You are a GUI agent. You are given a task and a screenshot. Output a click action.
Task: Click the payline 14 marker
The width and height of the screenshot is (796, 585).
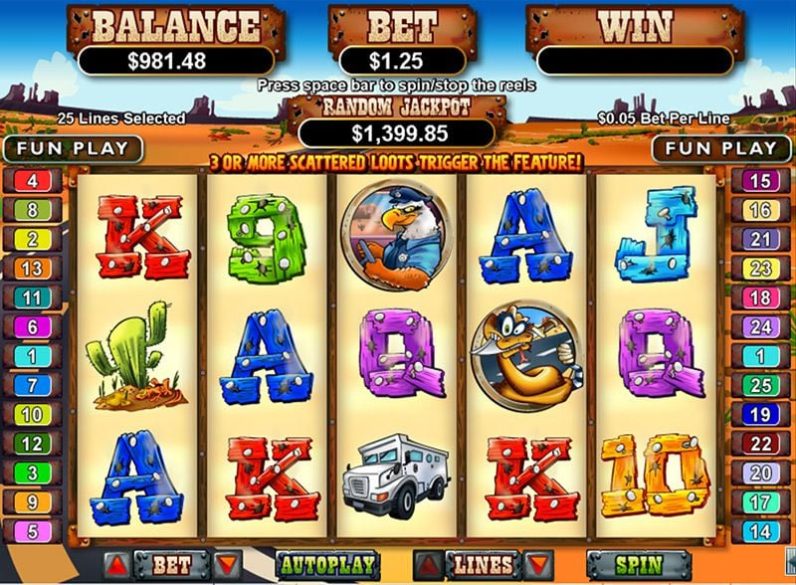(x=760, y=532)
